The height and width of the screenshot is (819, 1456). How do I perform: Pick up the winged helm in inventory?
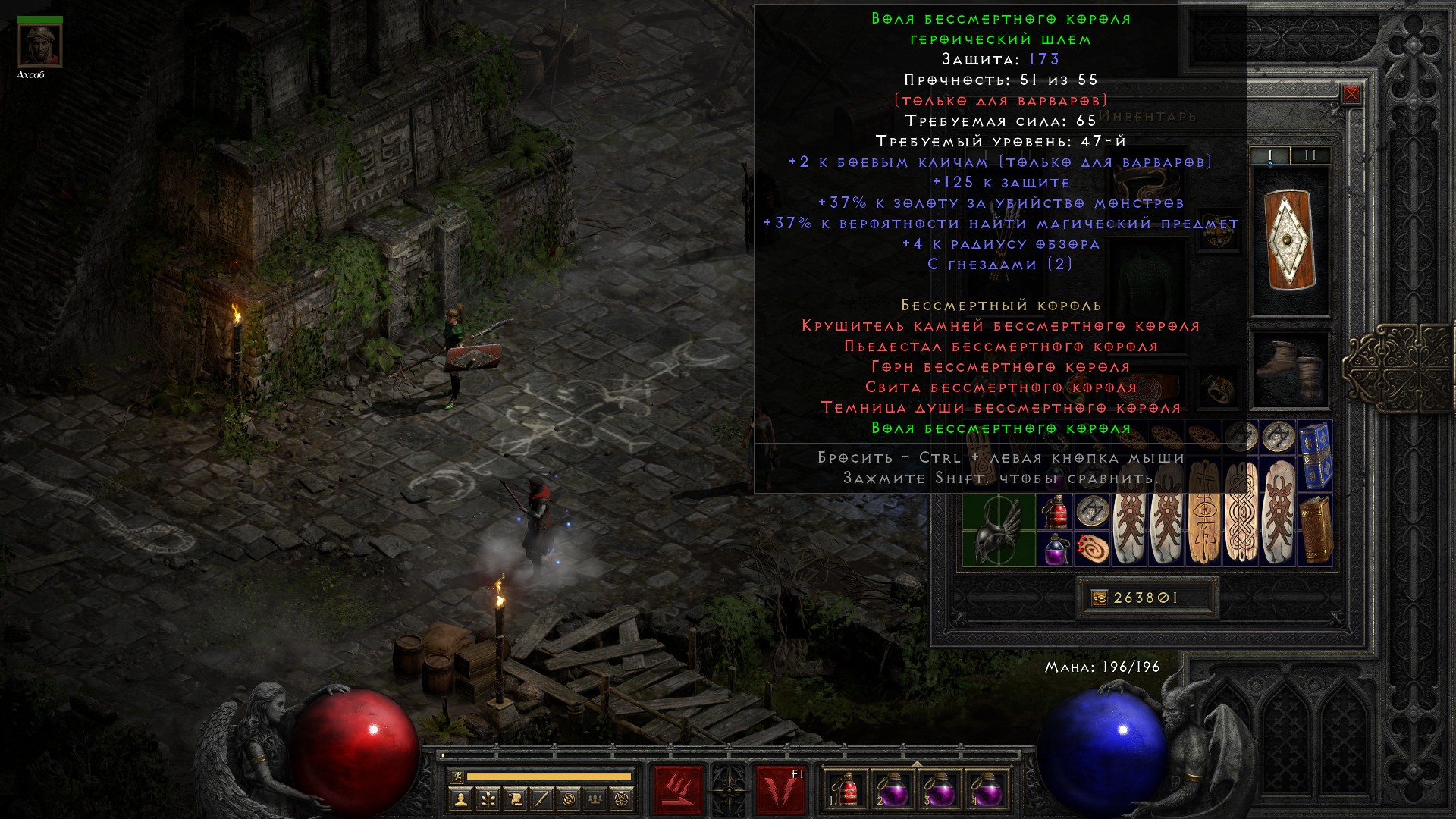[x=999, y=531]
